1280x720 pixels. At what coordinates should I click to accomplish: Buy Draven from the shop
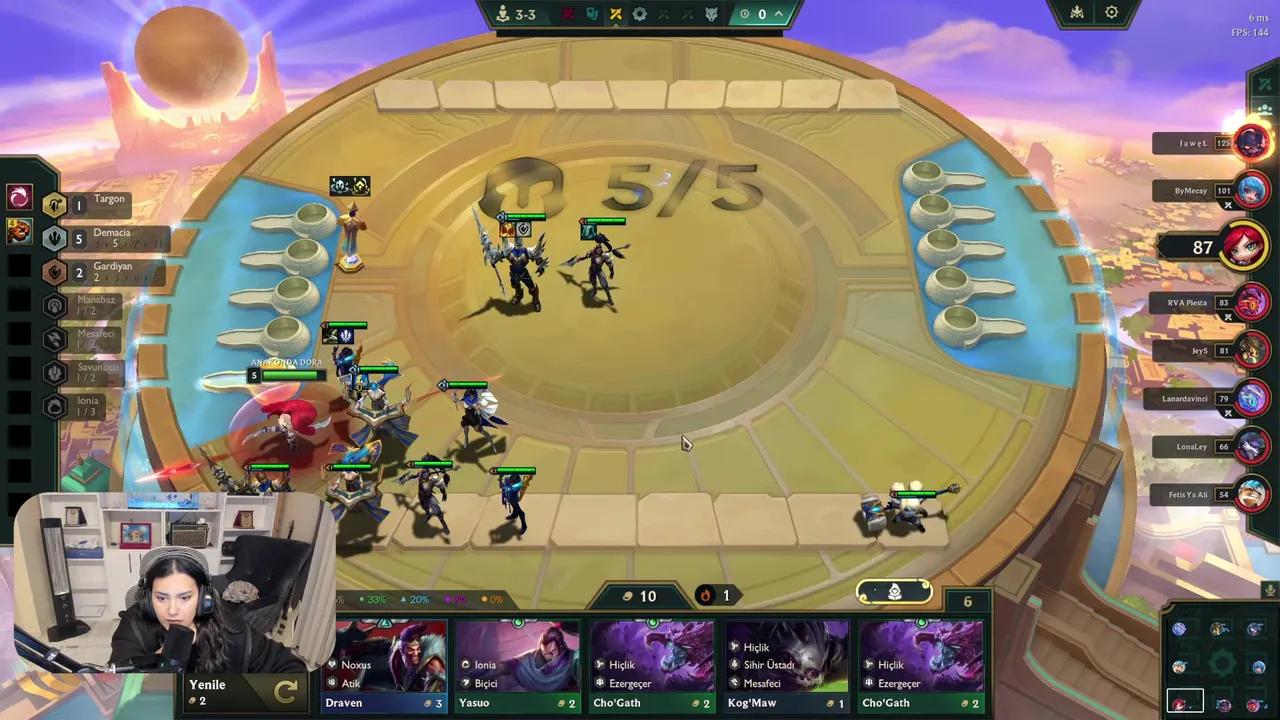coord(389,664)
